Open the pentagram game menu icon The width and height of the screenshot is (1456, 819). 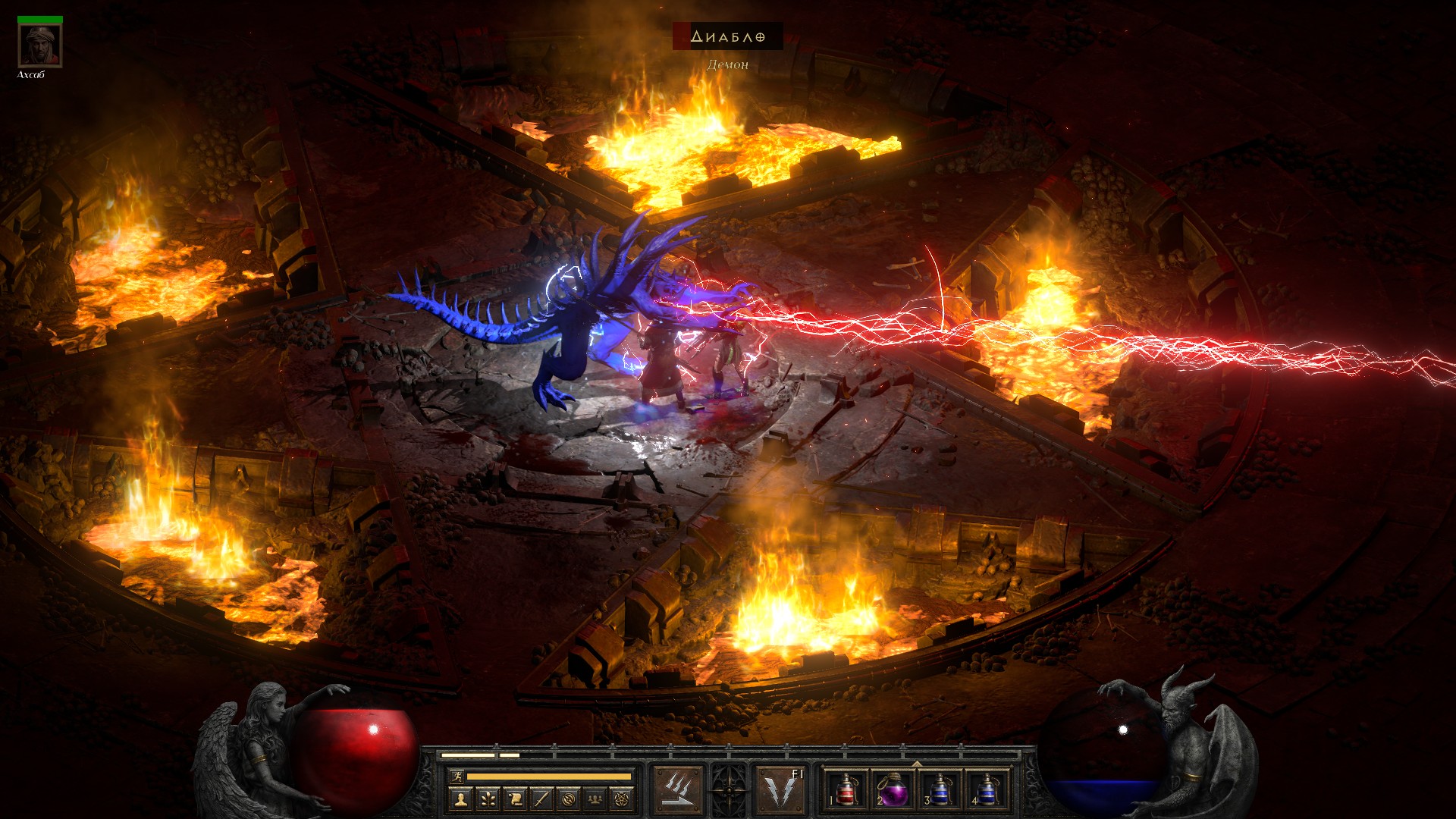coord(623,799)
